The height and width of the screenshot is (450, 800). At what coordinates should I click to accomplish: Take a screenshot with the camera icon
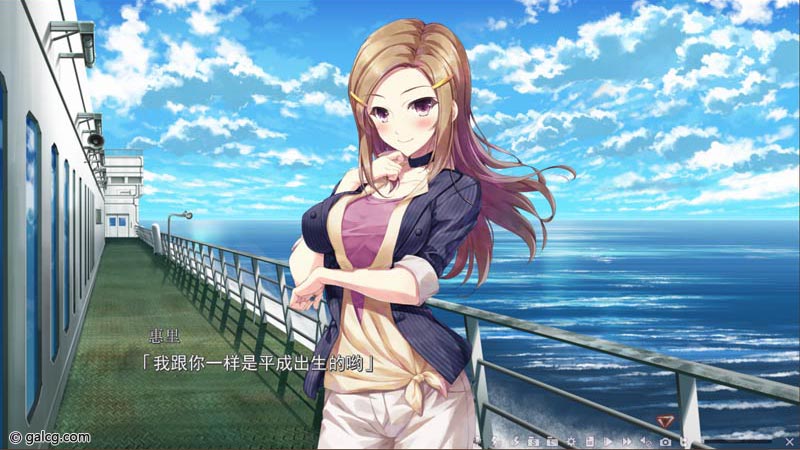pyautogui.click(x=665, y=441)
